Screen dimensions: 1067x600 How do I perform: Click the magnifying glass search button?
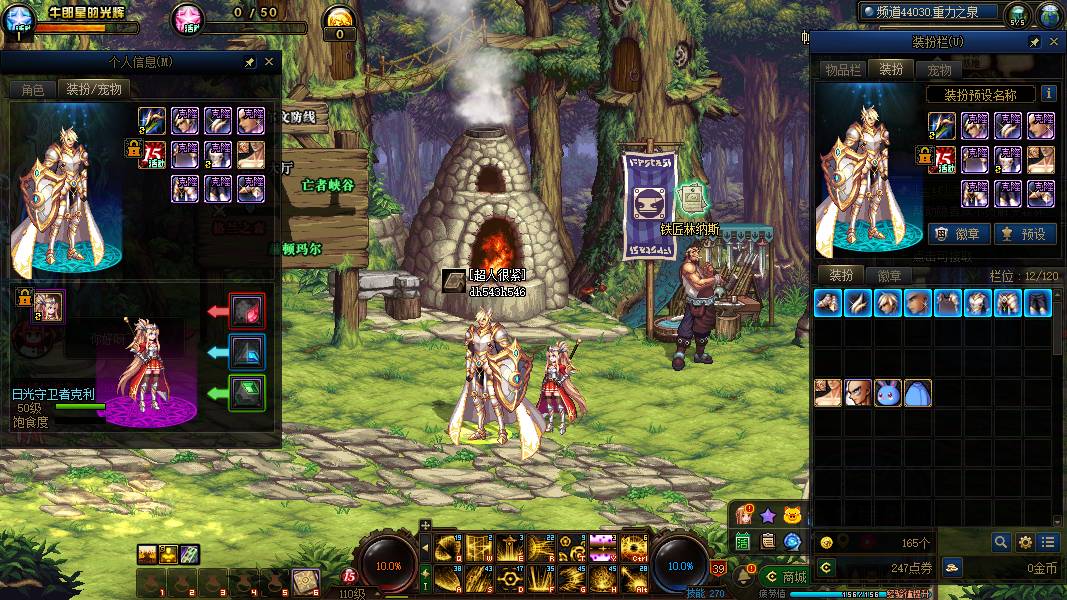point(1000,542)
